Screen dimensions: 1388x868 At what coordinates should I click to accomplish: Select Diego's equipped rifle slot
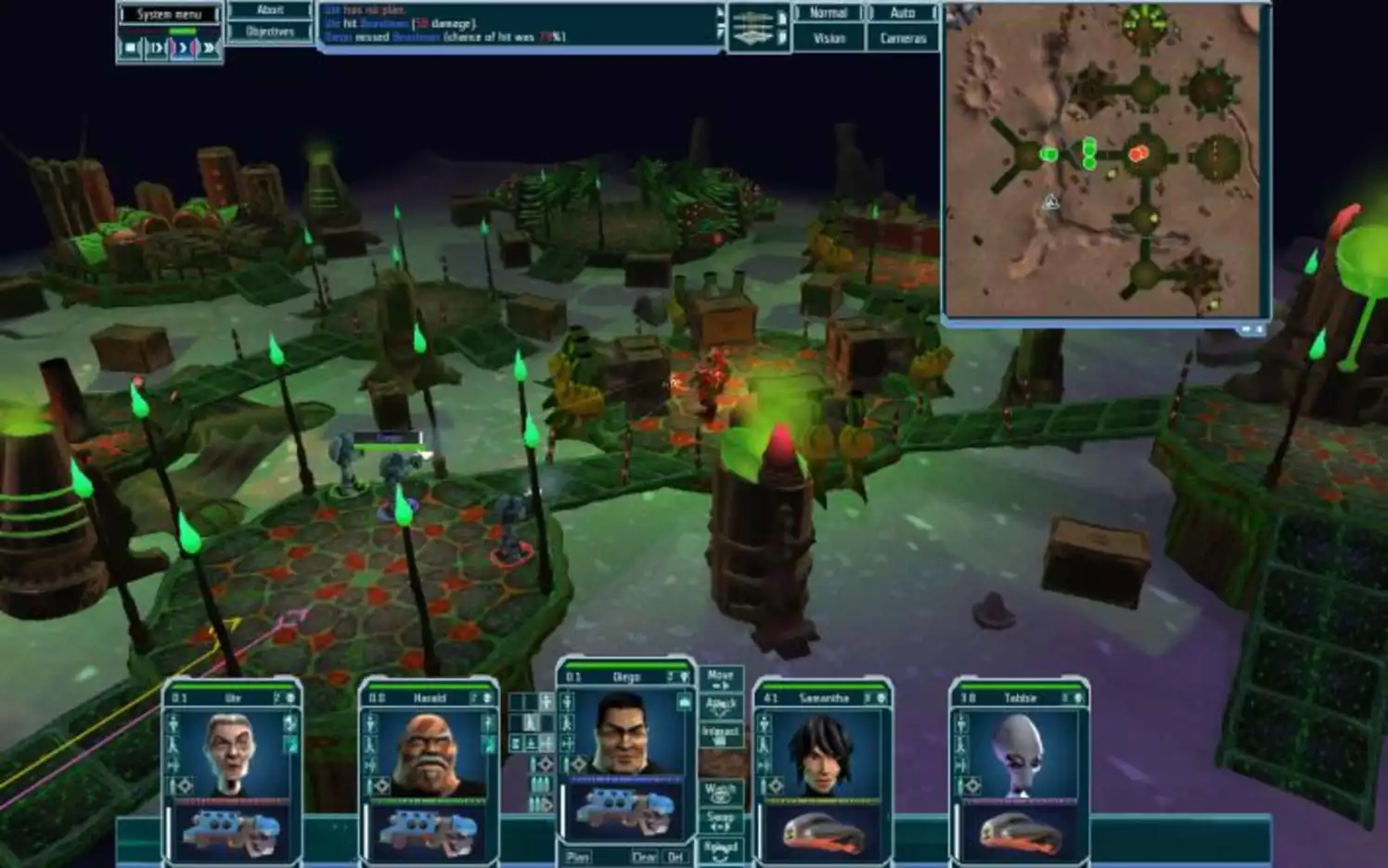pyautogui.click(x=625, y=811)
